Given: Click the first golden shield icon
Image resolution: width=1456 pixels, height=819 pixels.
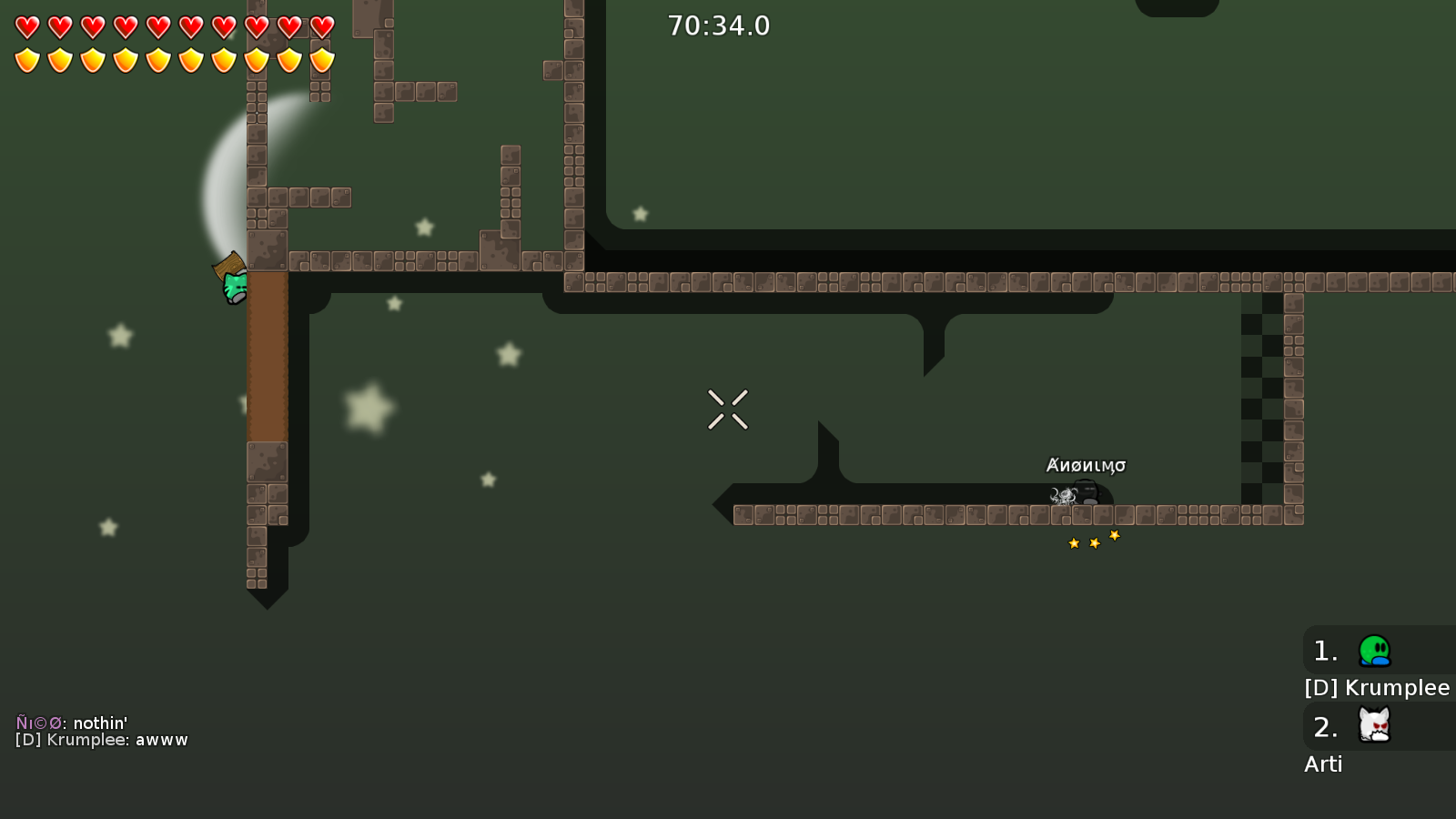Looking at the screenshot, I should [x=26, y=60].
